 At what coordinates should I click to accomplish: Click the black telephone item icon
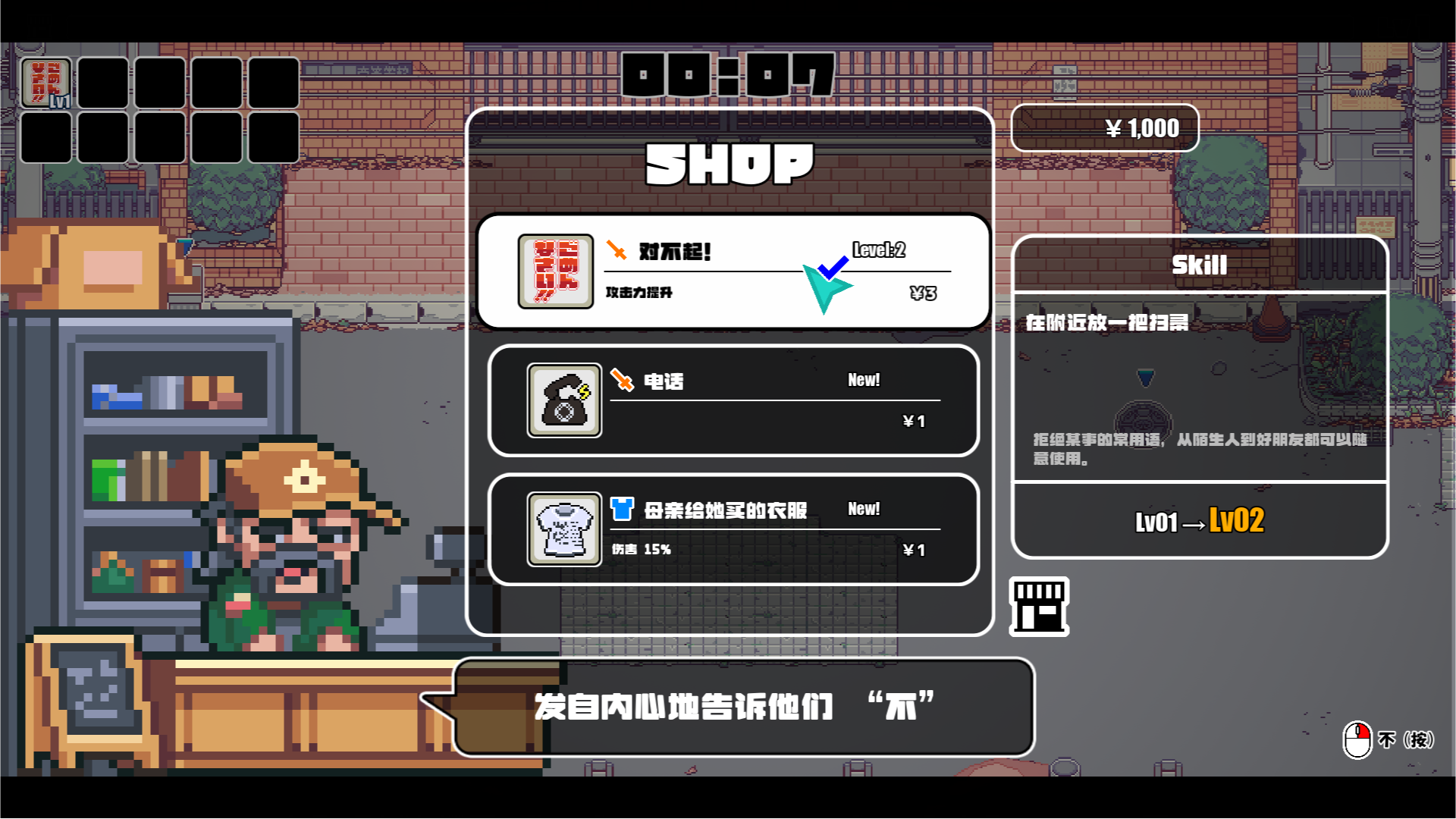coord(563,400)
